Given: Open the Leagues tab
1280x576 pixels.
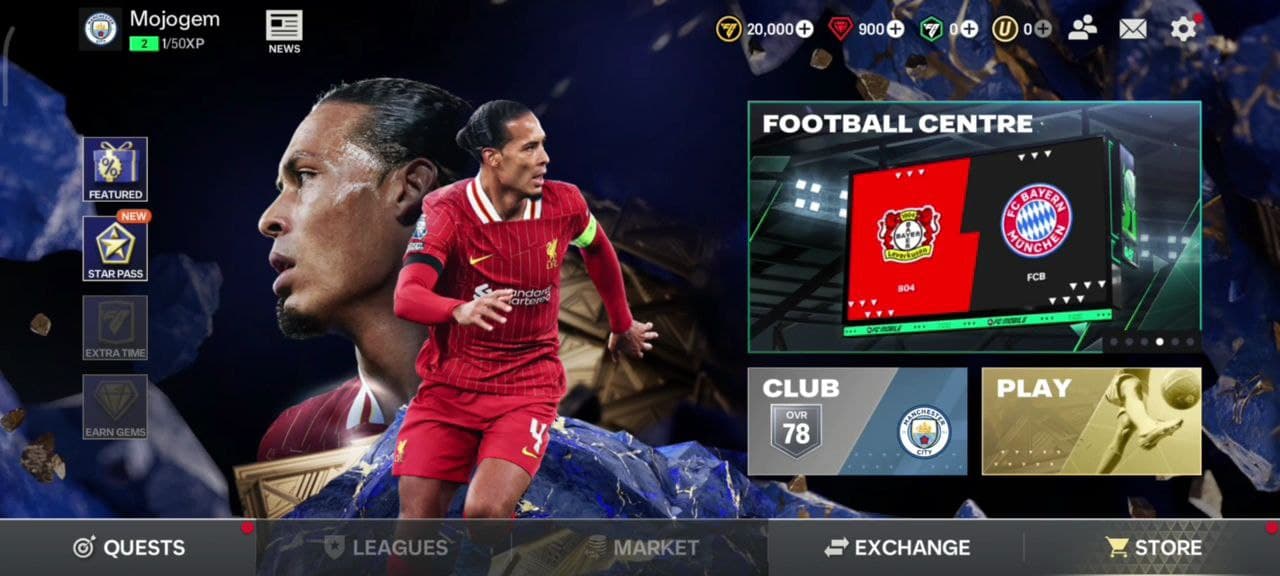Looking at the screenshot, I should pos(385,547).
